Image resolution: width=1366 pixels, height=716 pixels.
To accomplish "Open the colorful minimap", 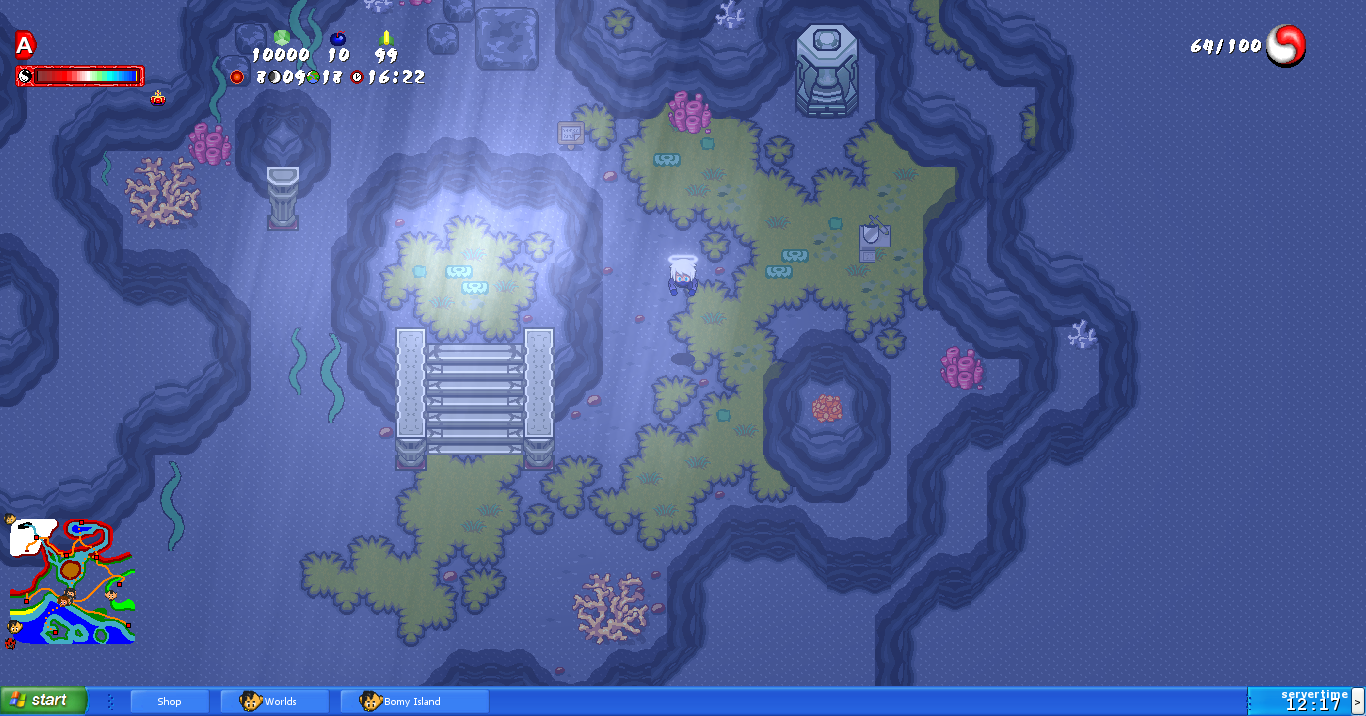I will pyautogui.click(x=71, y=581).
